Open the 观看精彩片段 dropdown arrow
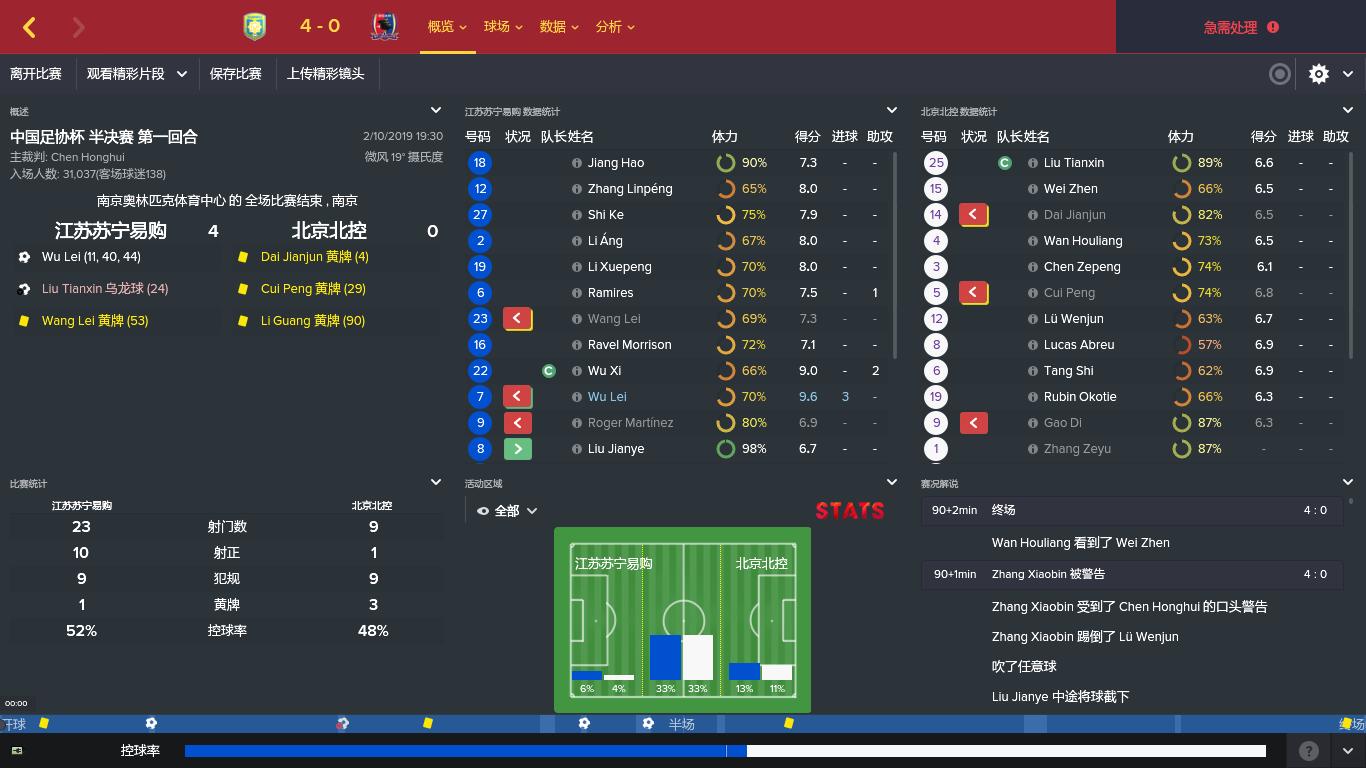This screenshot has height=768, width=1366. point(180,74)
